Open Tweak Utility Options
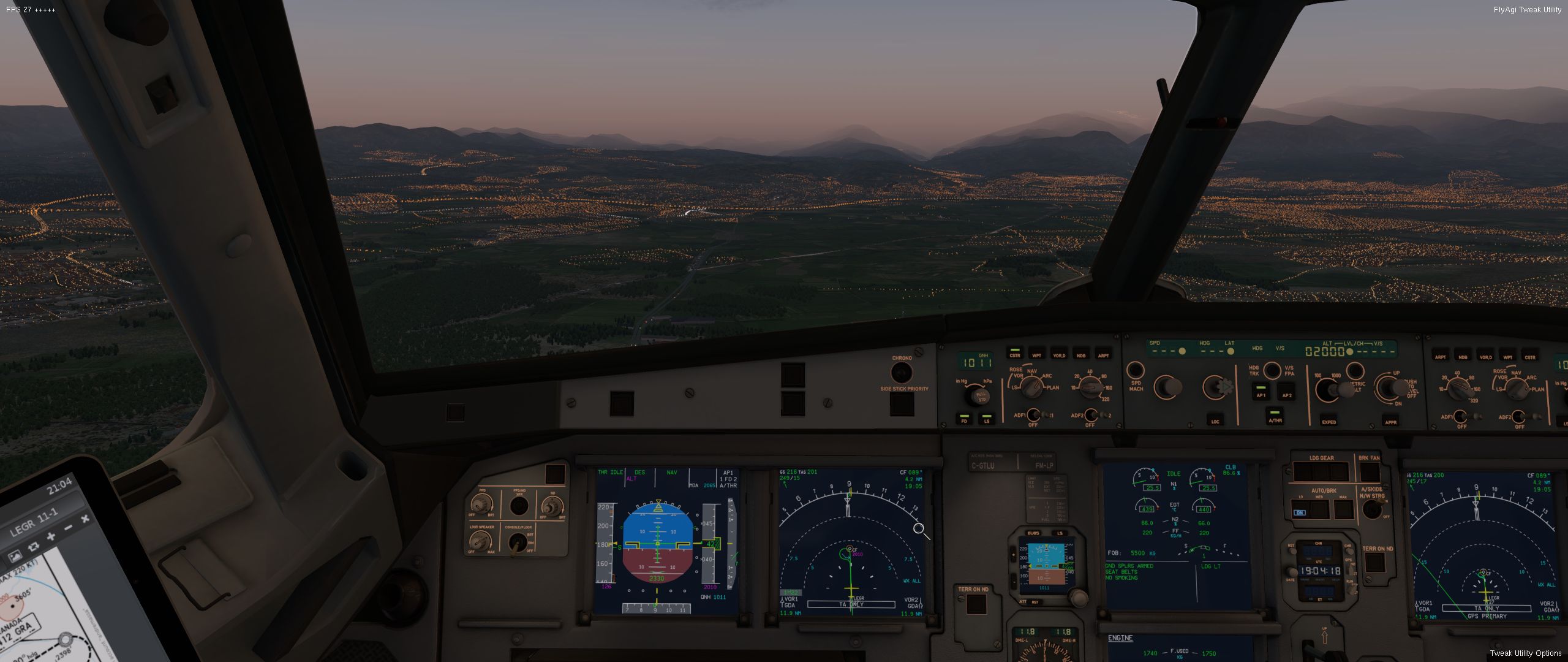This screenshot has width=1568, height=662. tap(1525, 653)
